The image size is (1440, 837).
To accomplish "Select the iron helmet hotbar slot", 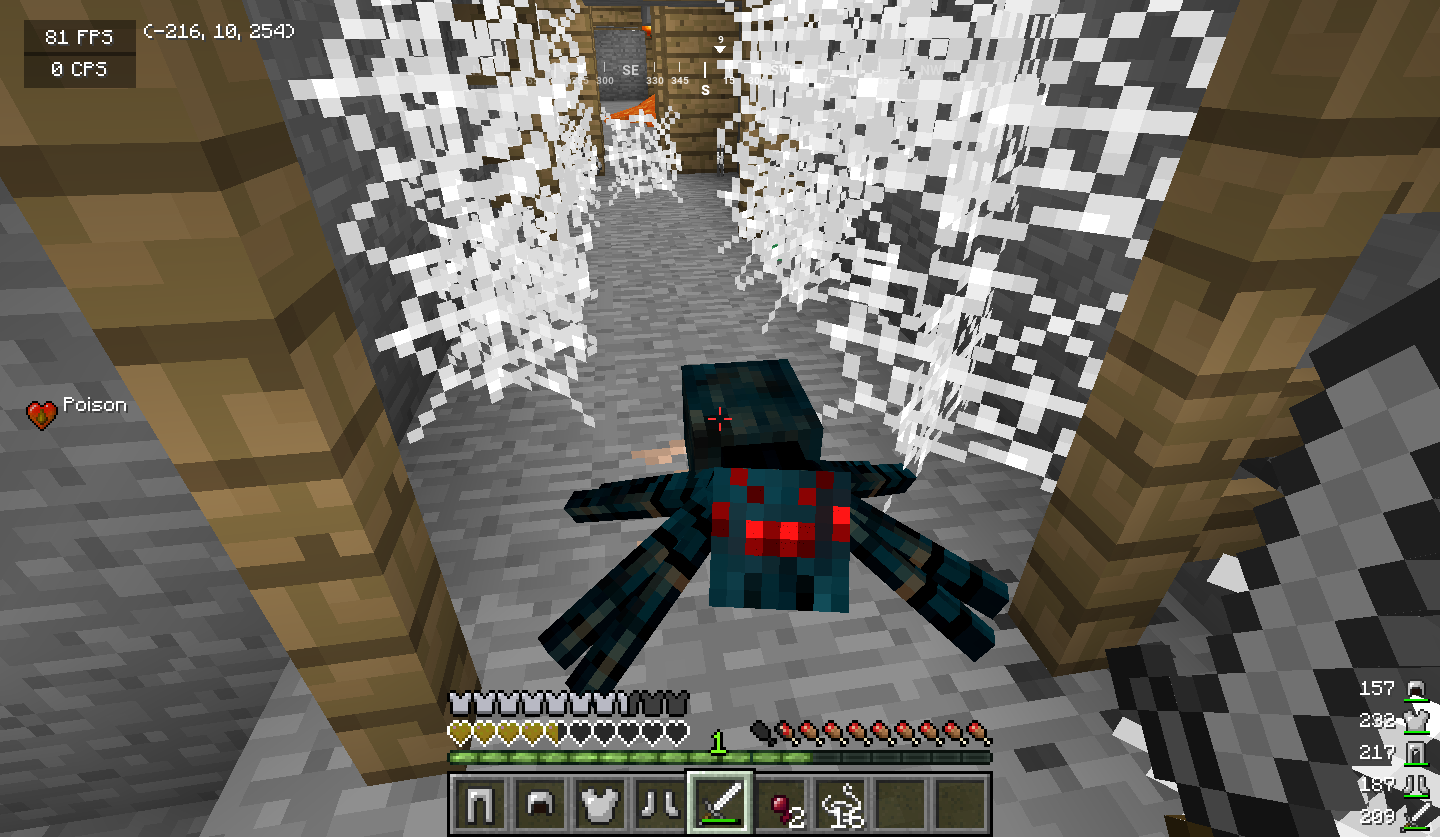I will [539, 802].
